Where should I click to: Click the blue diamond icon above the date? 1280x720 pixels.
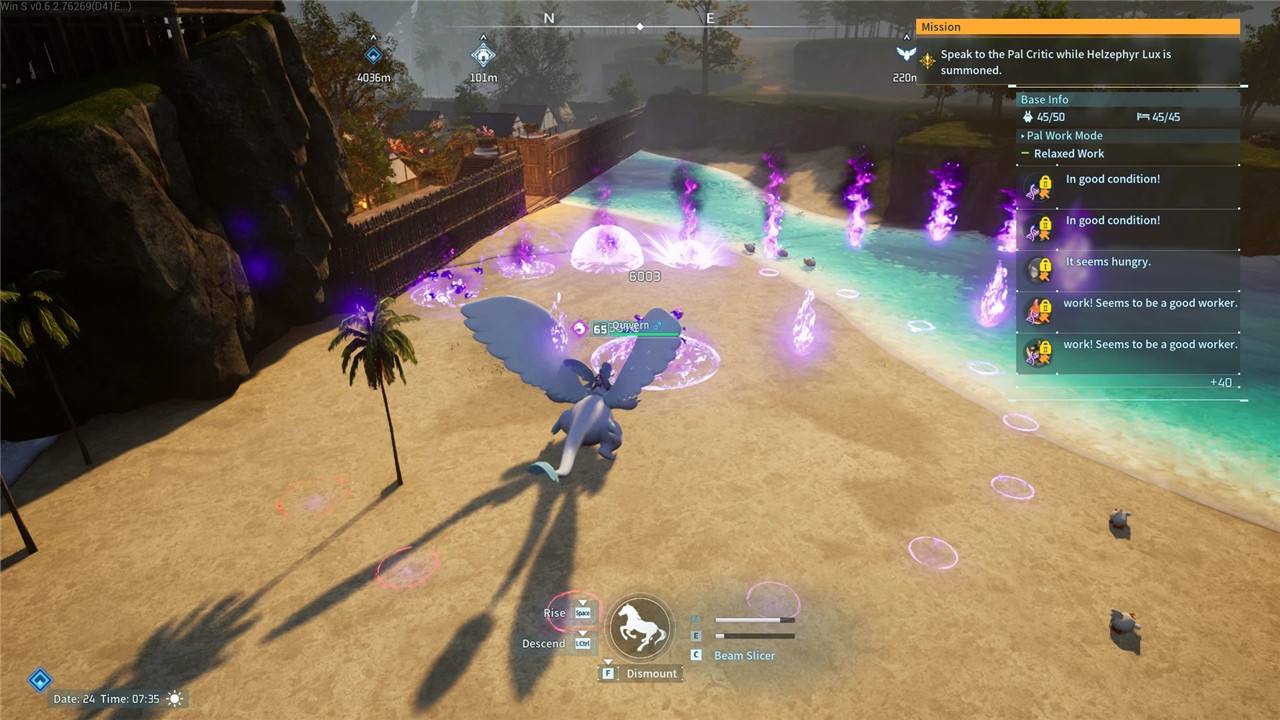tap(39, 681)
